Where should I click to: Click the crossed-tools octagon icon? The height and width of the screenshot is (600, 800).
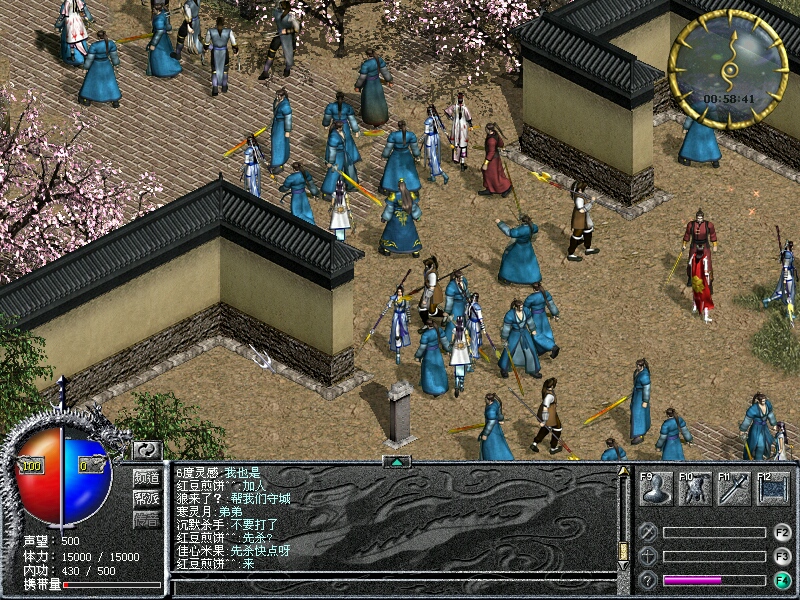(x=649, y=532)
